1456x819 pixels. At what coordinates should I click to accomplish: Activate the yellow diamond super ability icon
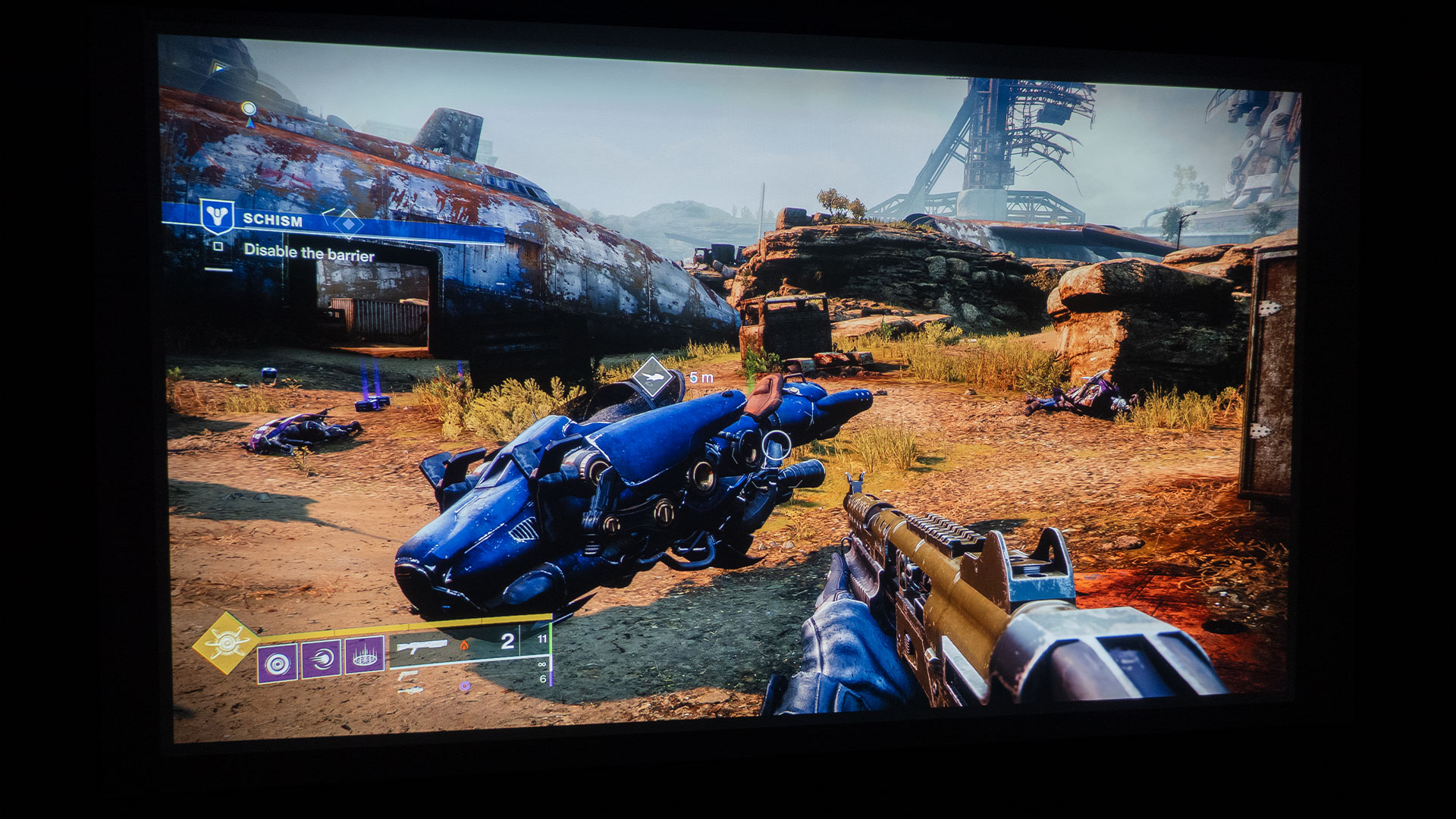click(x=226, y=643)
